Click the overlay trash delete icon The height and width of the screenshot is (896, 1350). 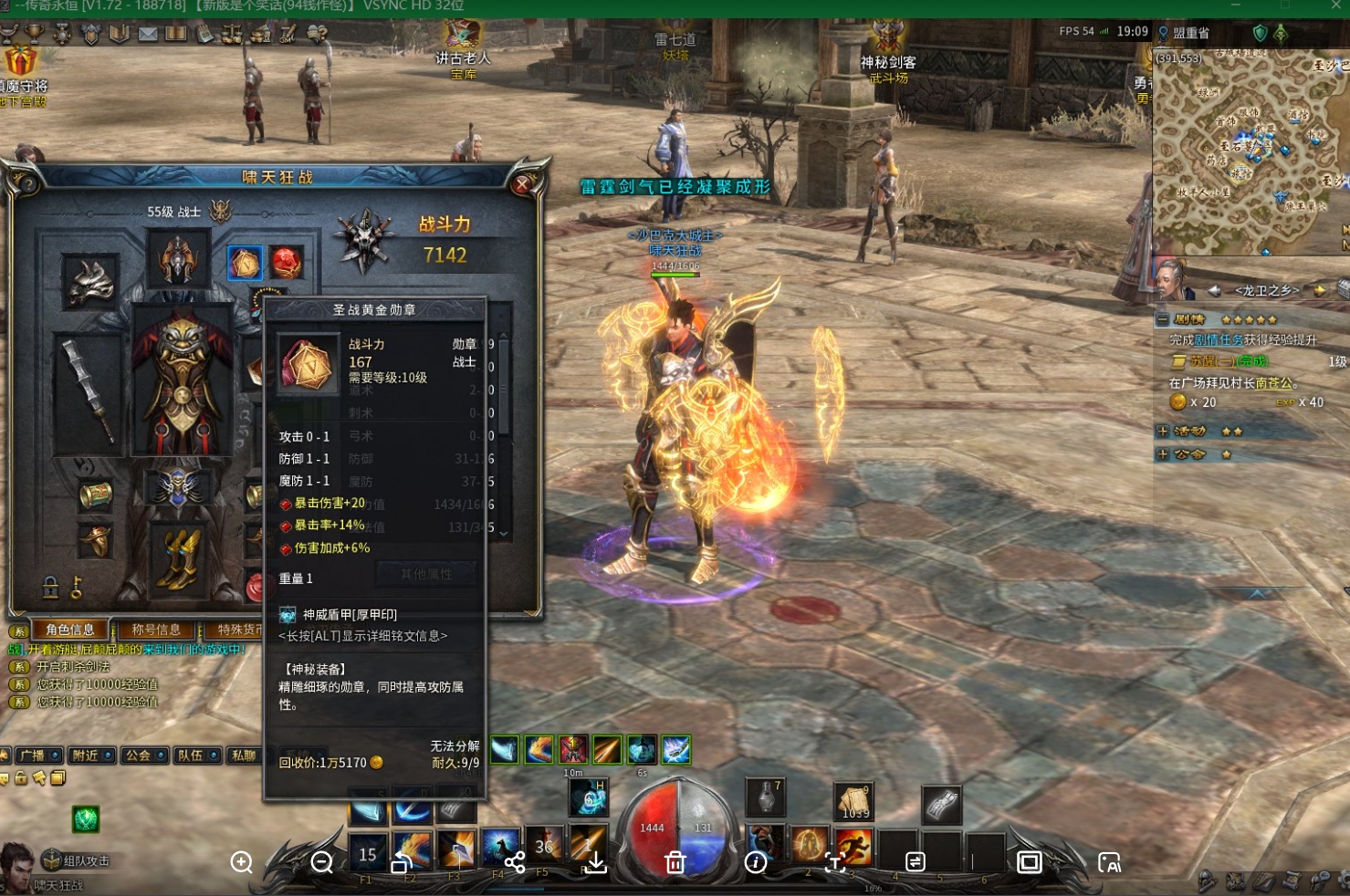pos(675,862)
